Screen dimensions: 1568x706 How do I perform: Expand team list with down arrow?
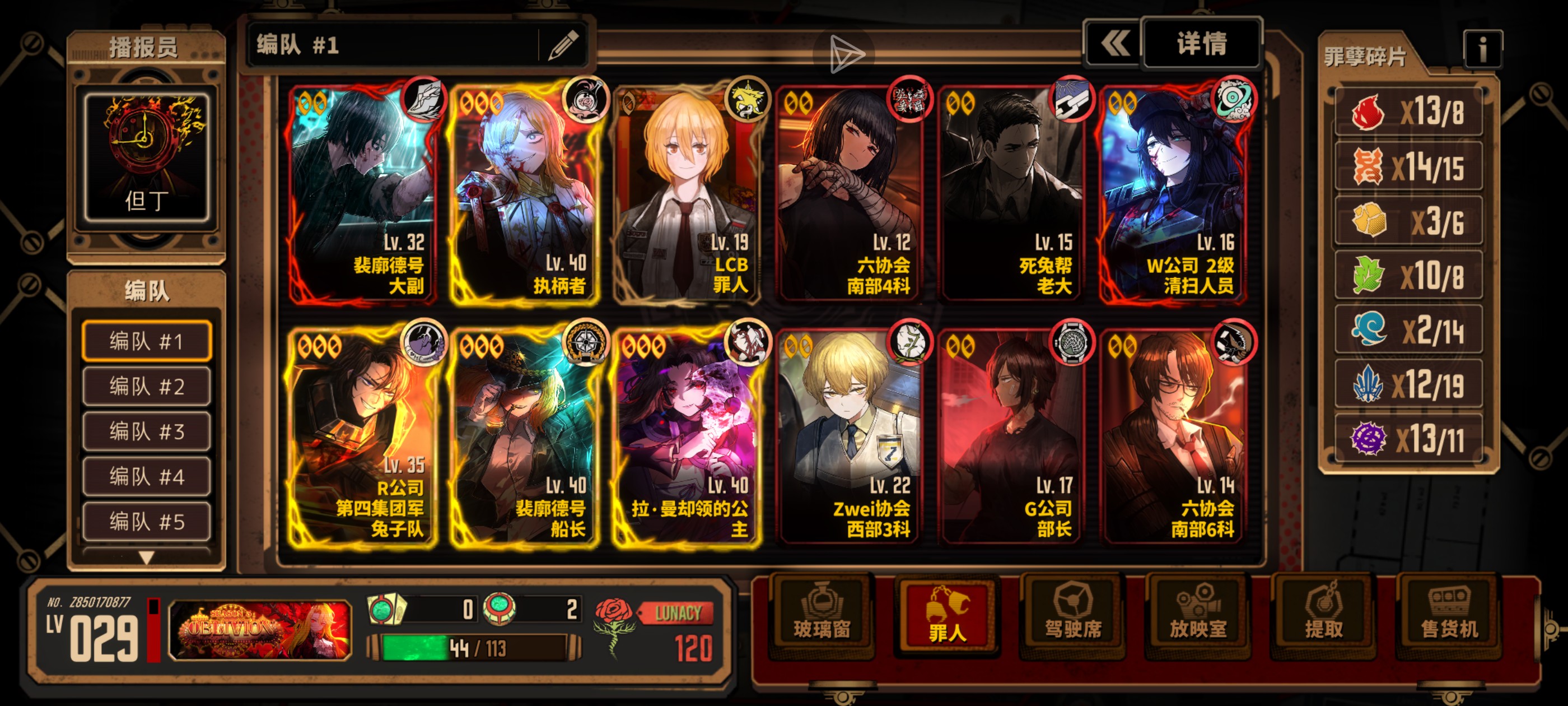pos(146,557)
